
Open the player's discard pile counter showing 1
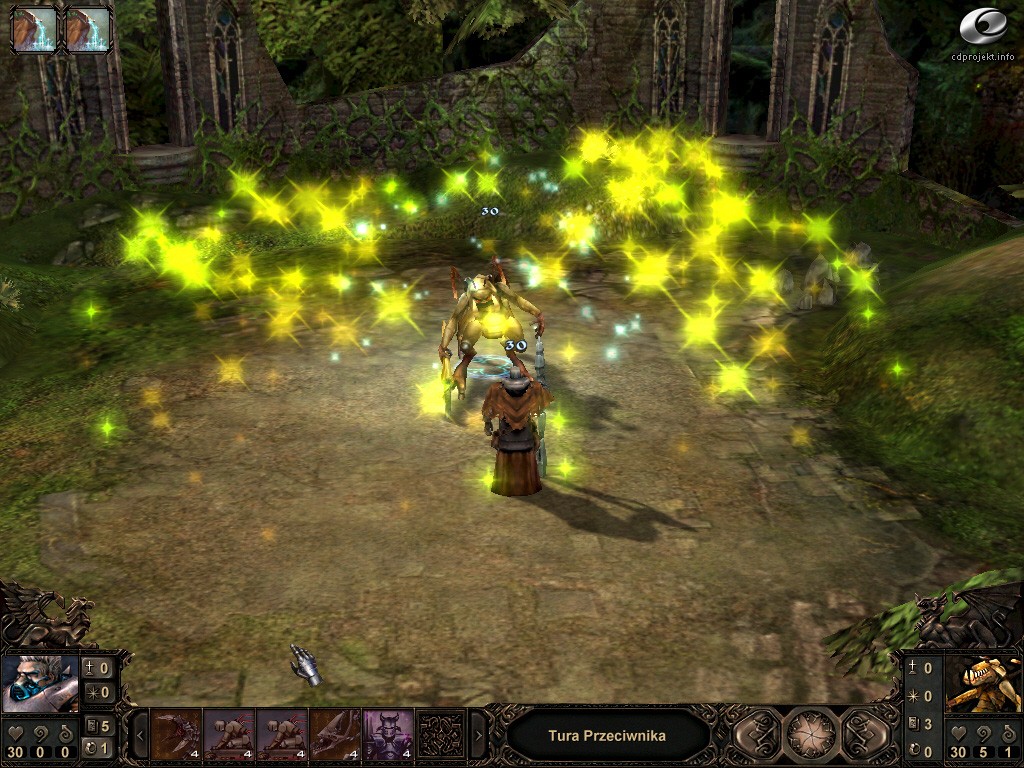coord(100,748)
